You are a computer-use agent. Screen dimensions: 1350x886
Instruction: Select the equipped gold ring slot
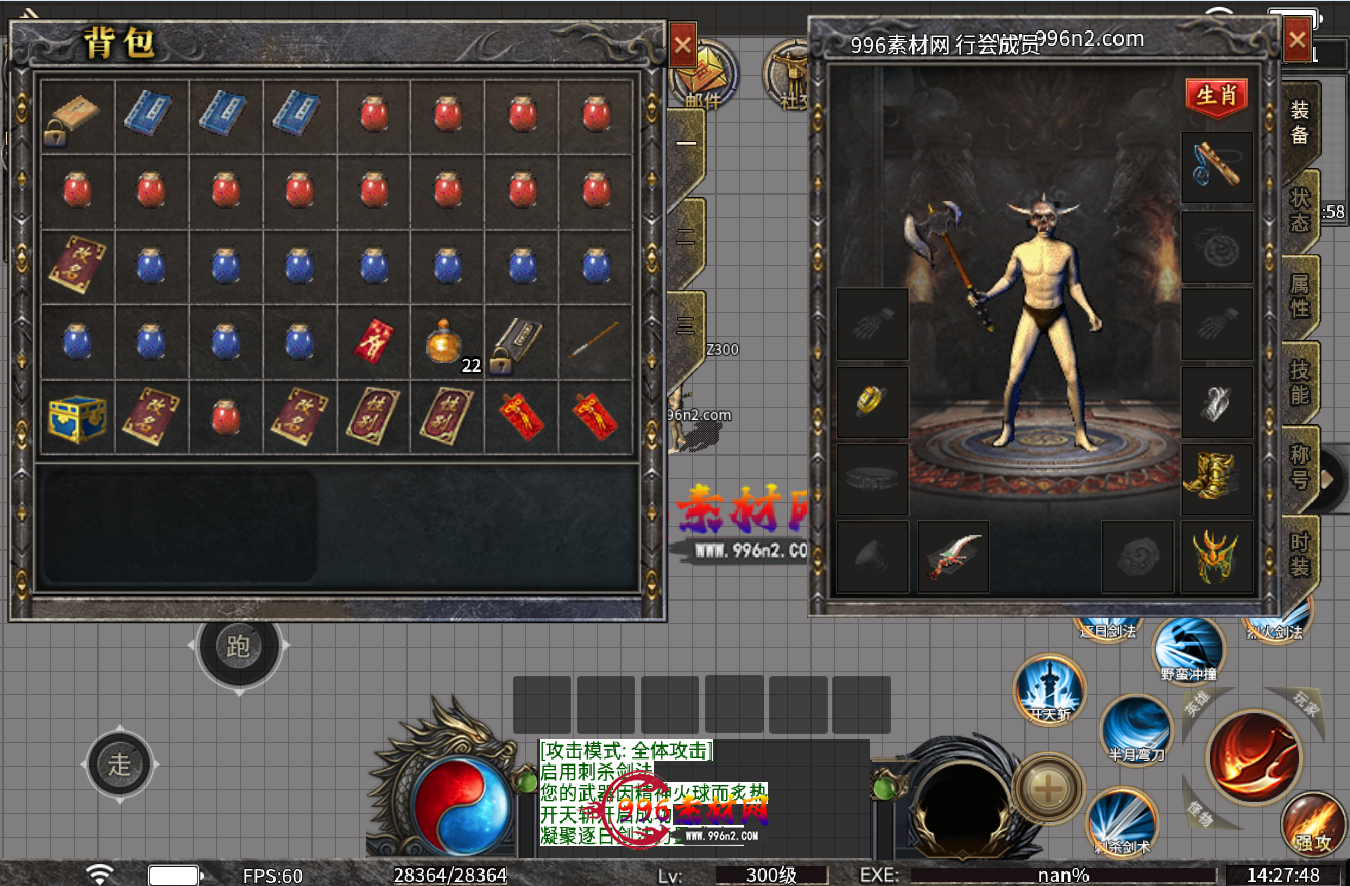872,402
